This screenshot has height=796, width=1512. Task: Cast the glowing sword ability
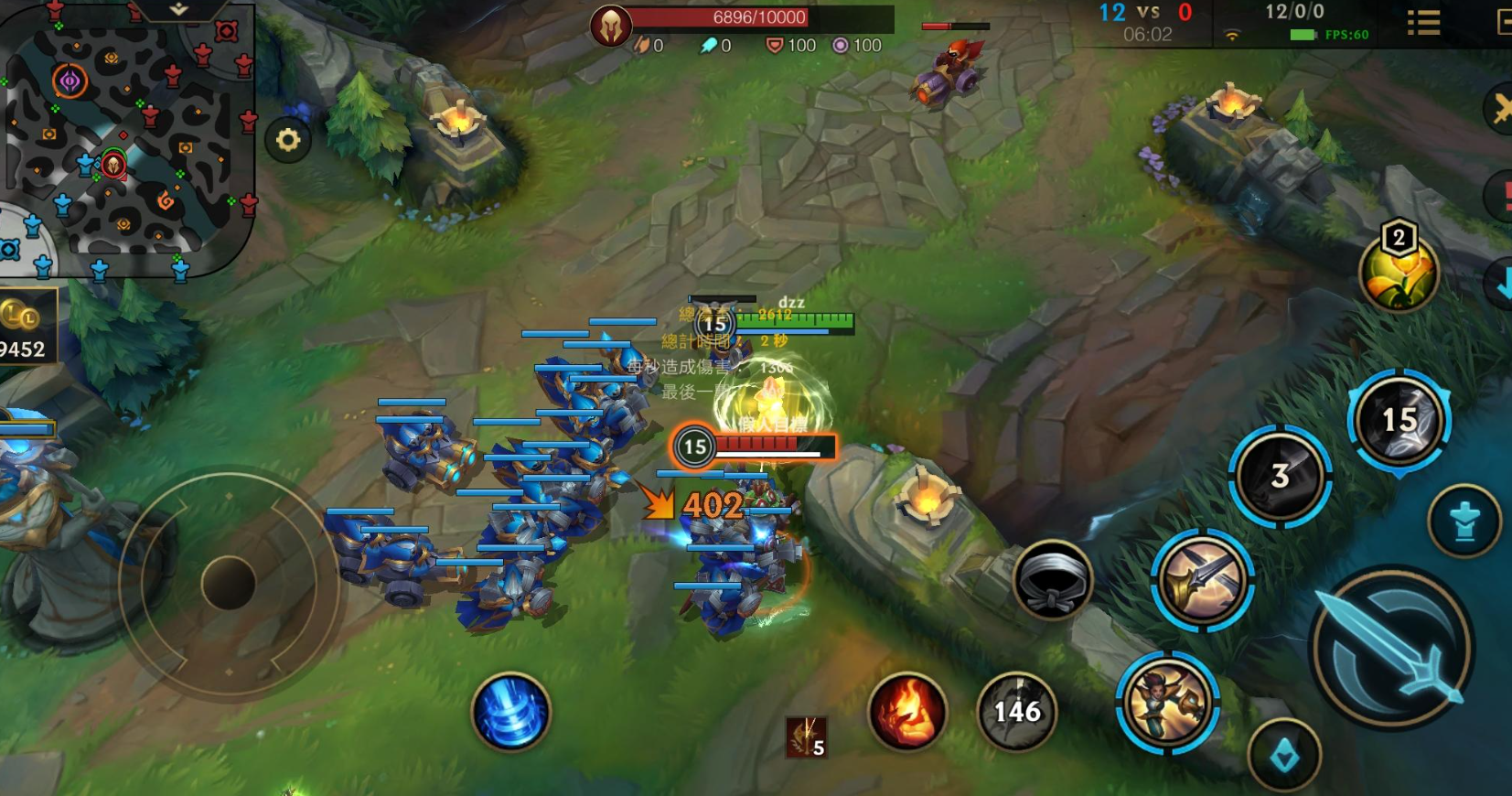(x=1202, y=579)
